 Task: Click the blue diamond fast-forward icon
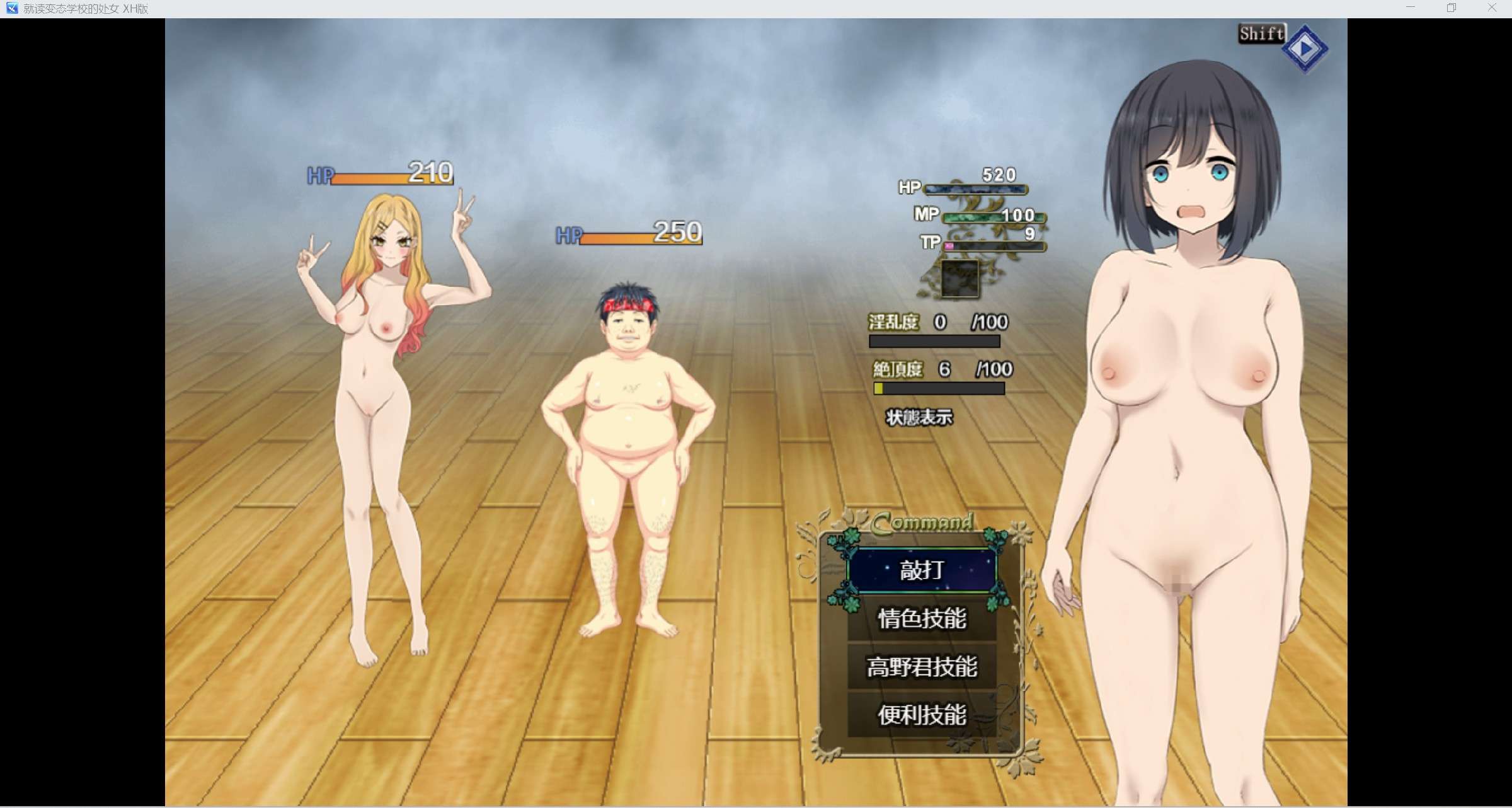pos(1305,49)
